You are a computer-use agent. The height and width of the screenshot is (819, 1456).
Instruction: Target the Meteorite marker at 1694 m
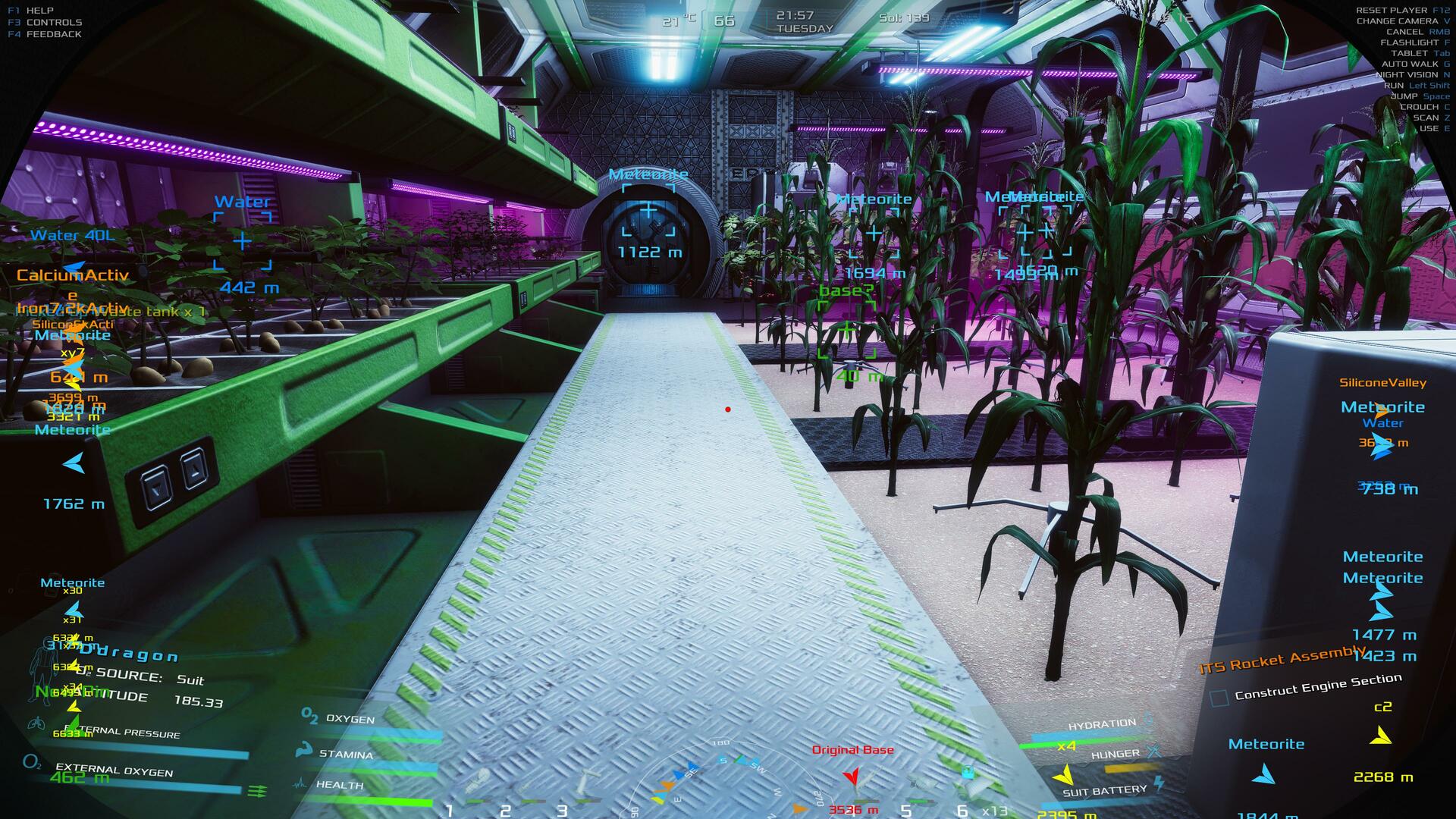coord(874,233)
